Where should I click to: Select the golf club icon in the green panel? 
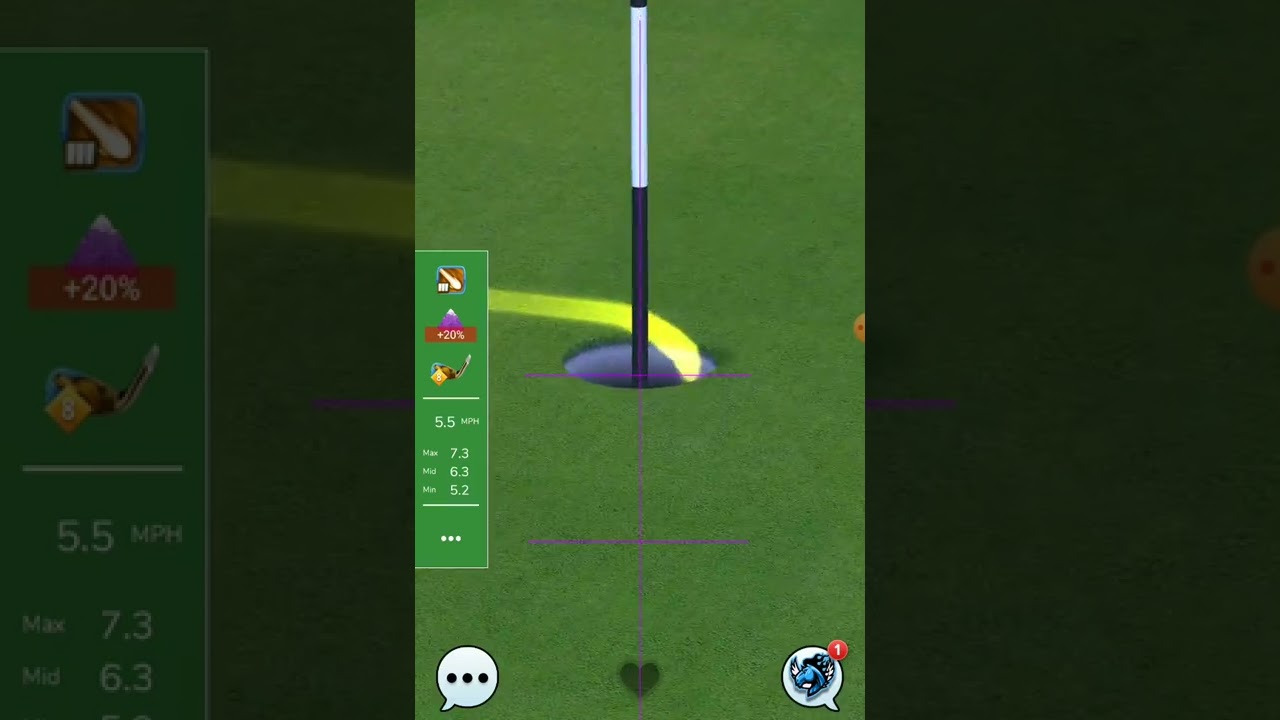[x=451, y=280]
